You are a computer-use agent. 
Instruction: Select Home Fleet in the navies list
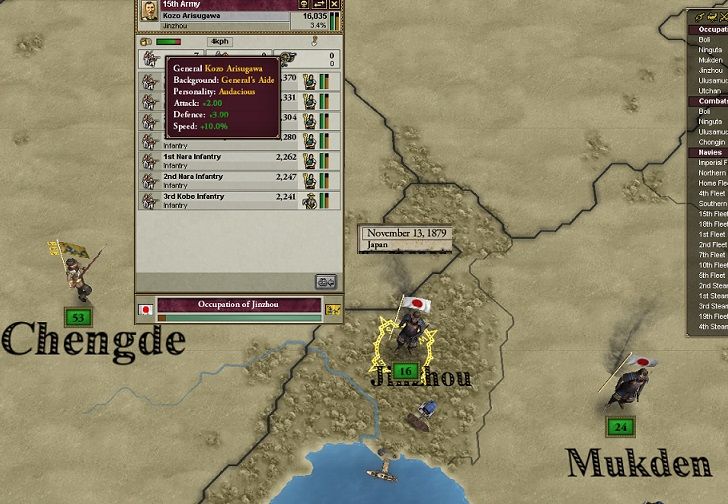coord(713,183)
